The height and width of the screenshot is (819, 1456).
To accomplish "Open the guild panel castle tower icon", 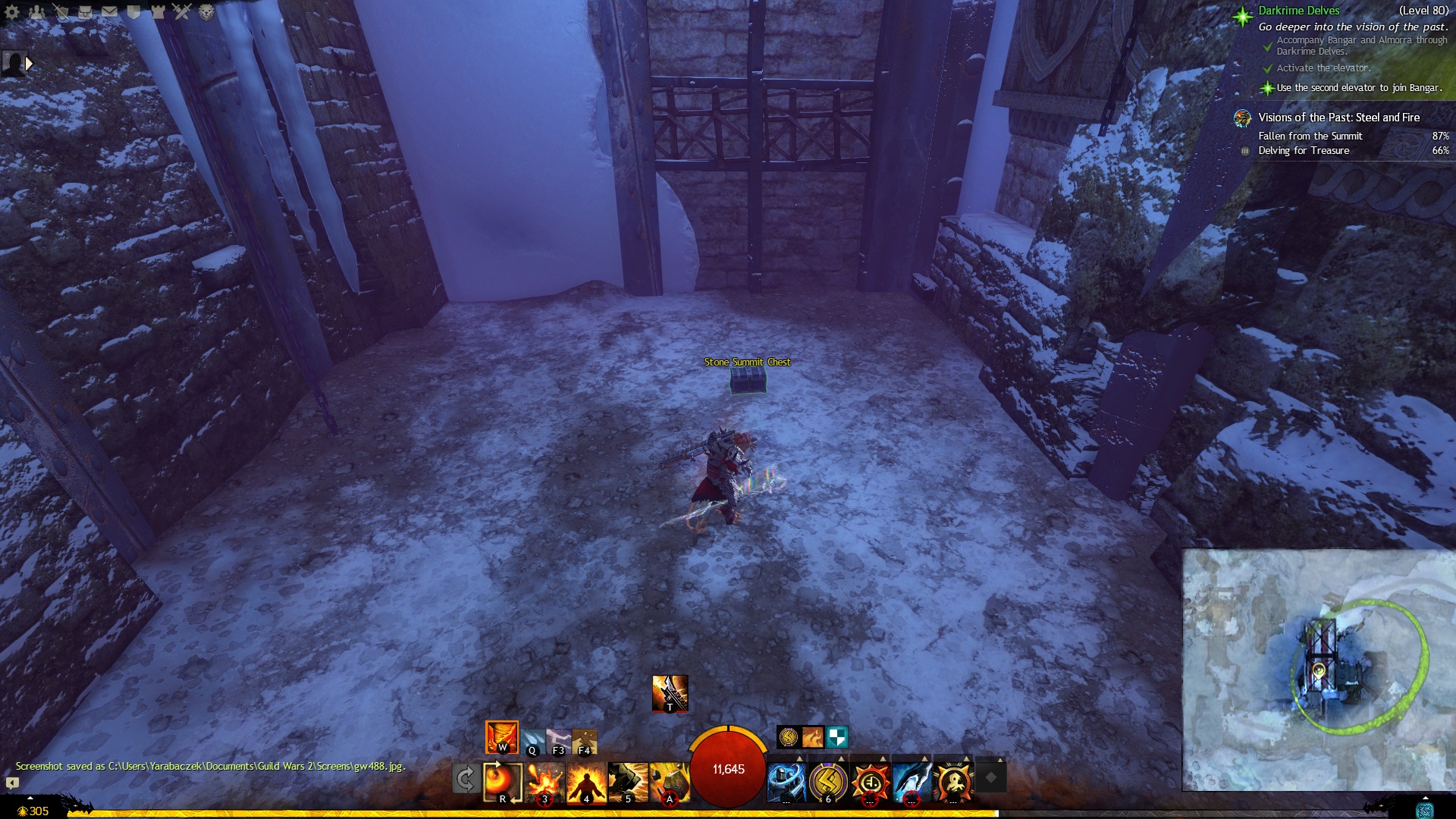I will (x=158, y=12).
